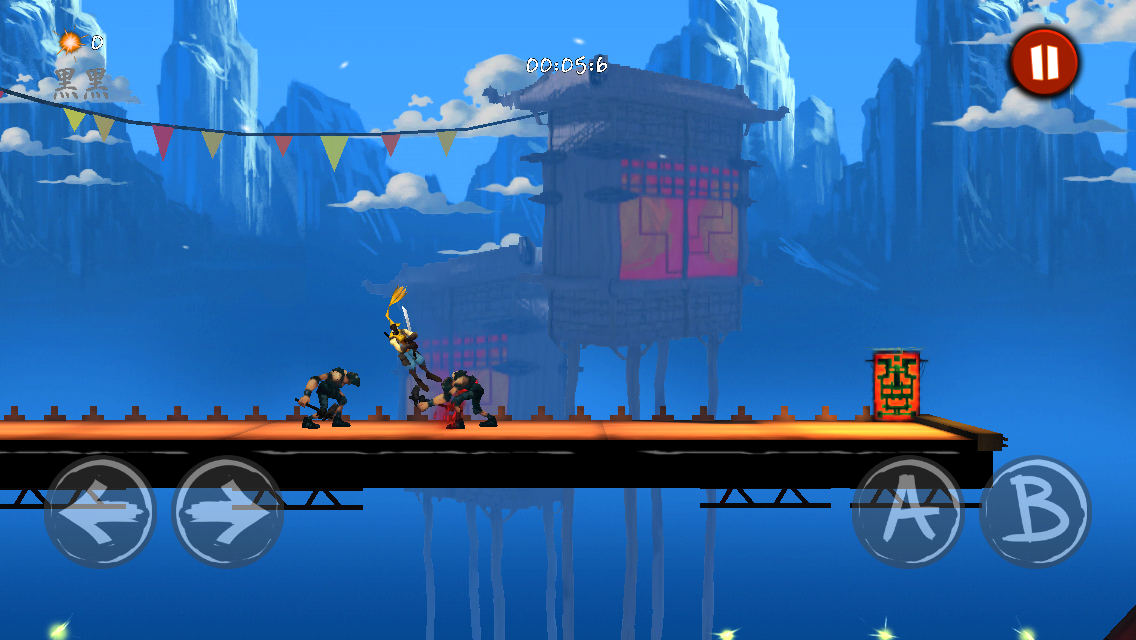Hit the B action button
This screenshot has height=640, width=1136.
click(x=1035, y=511)
